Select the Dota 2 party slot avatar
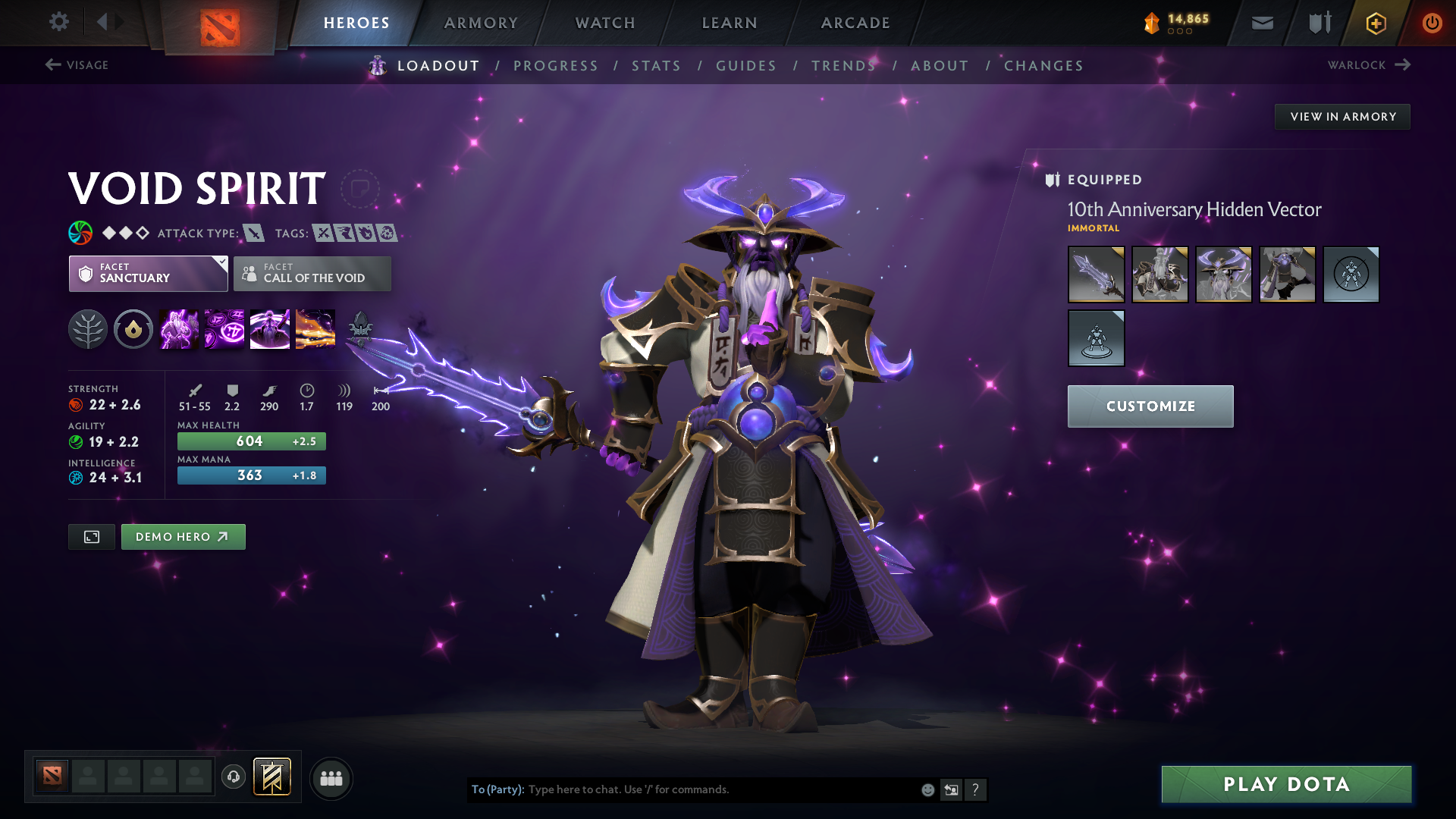Screen dimensions: 1456x819 click(51, 777)
